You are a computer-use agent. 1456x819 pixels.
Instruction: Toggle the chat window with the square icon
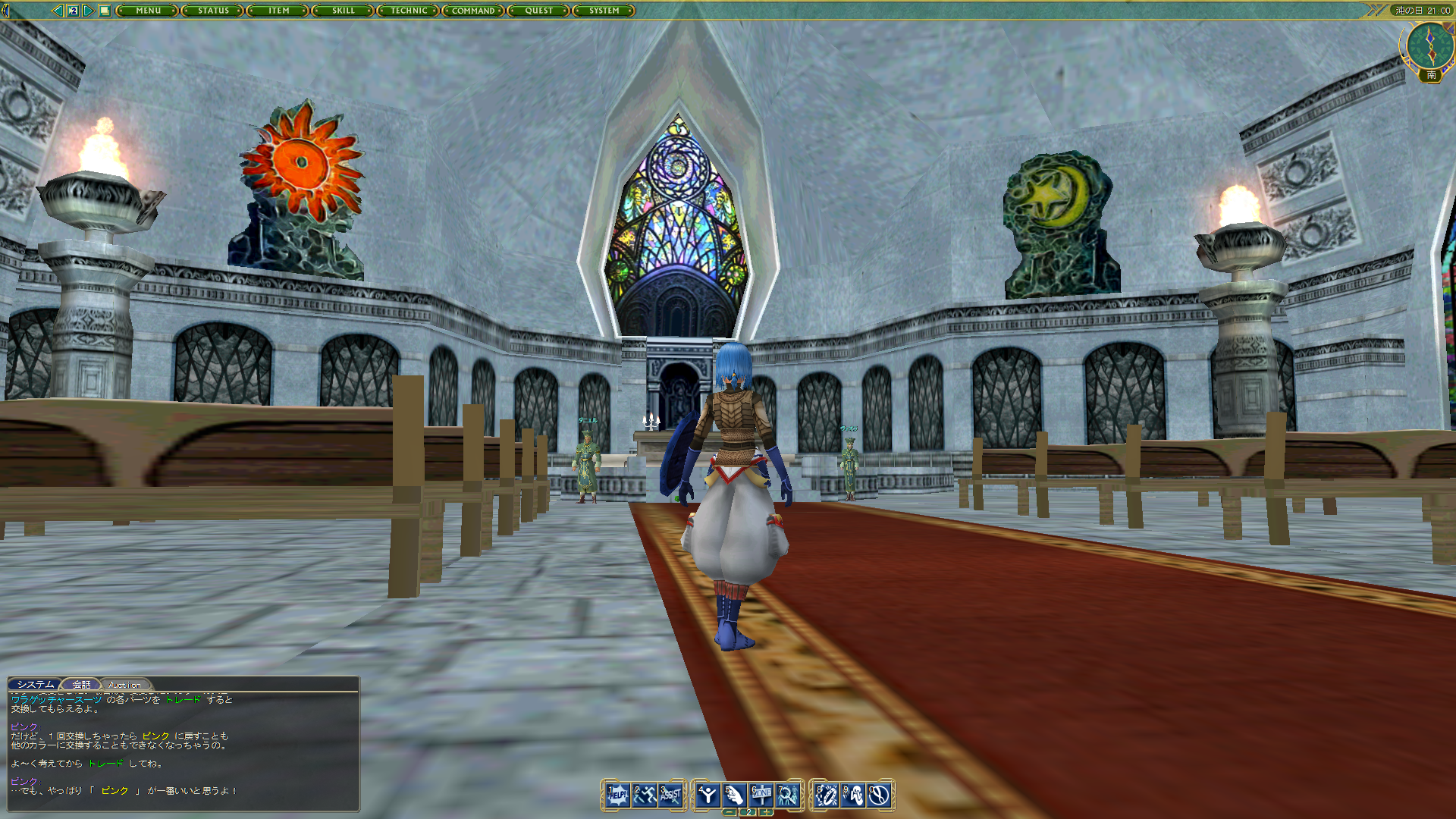(x=105, y=11)
